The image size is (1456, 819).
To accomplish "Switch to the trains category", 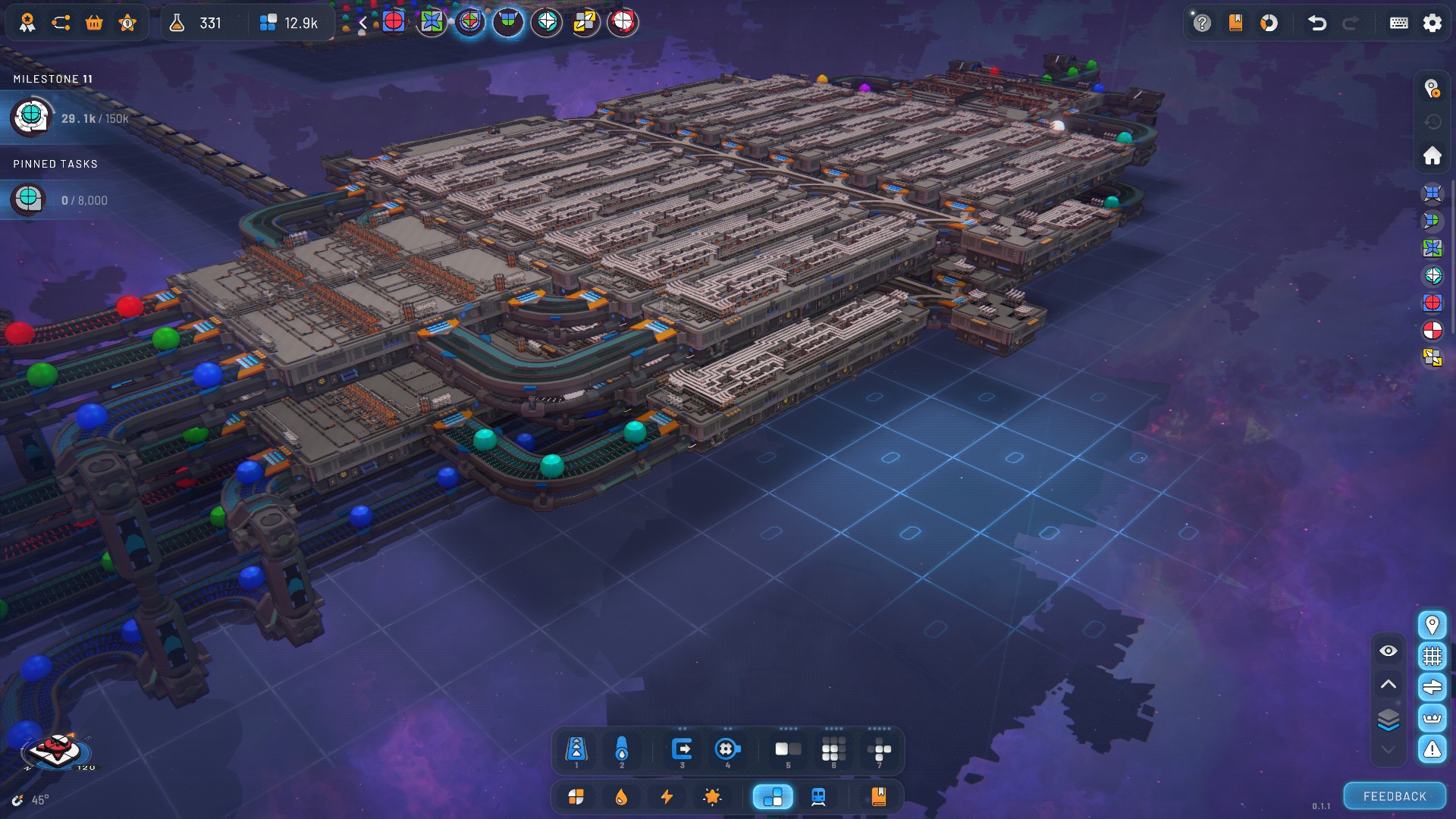I will pyautogui.click(x=818, y=797).
